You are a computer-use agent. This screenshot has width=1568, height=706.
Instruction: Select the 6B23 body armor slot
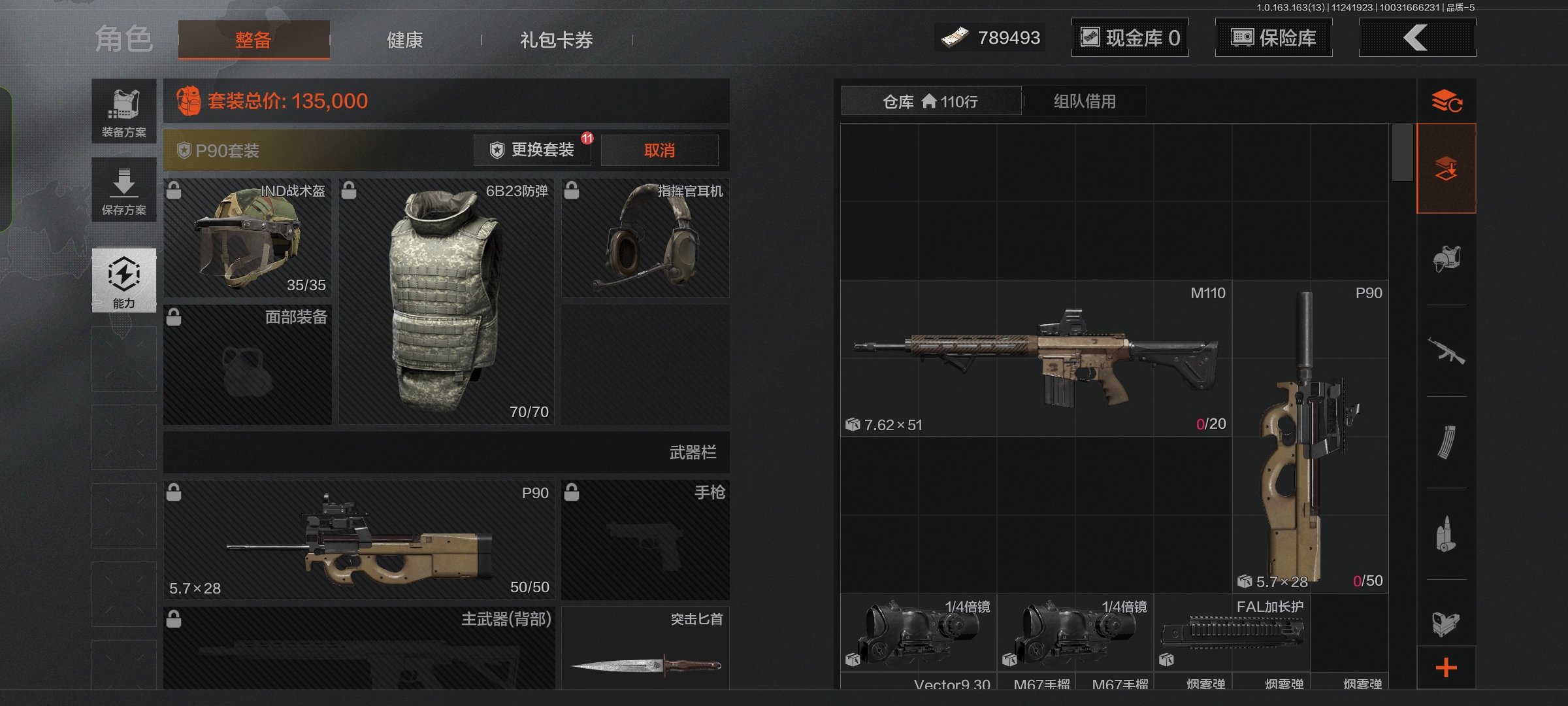pos(446,301)
